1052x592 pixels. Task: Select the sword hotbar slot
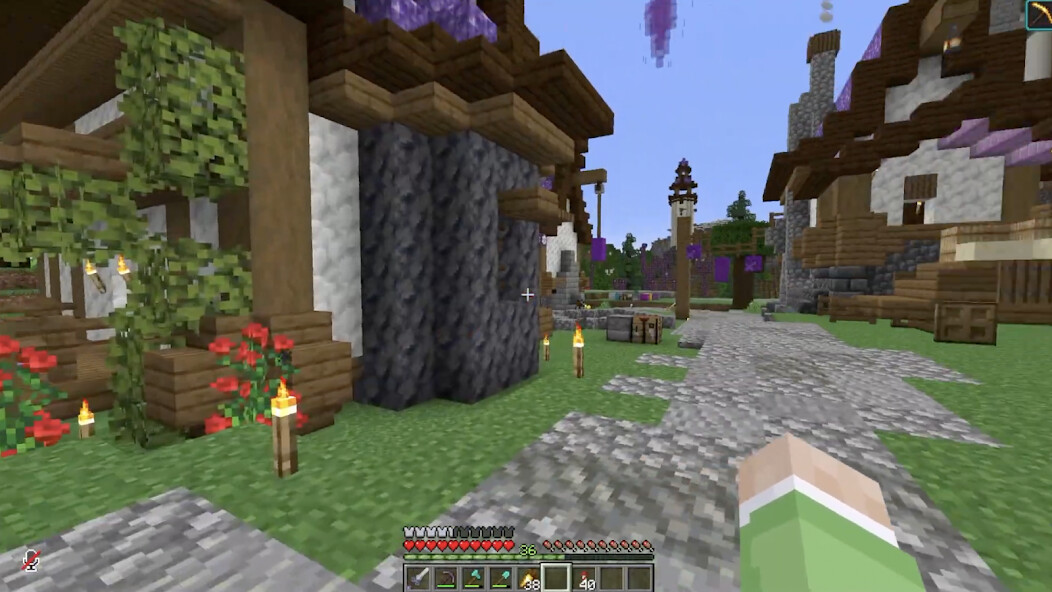[418, 578]
